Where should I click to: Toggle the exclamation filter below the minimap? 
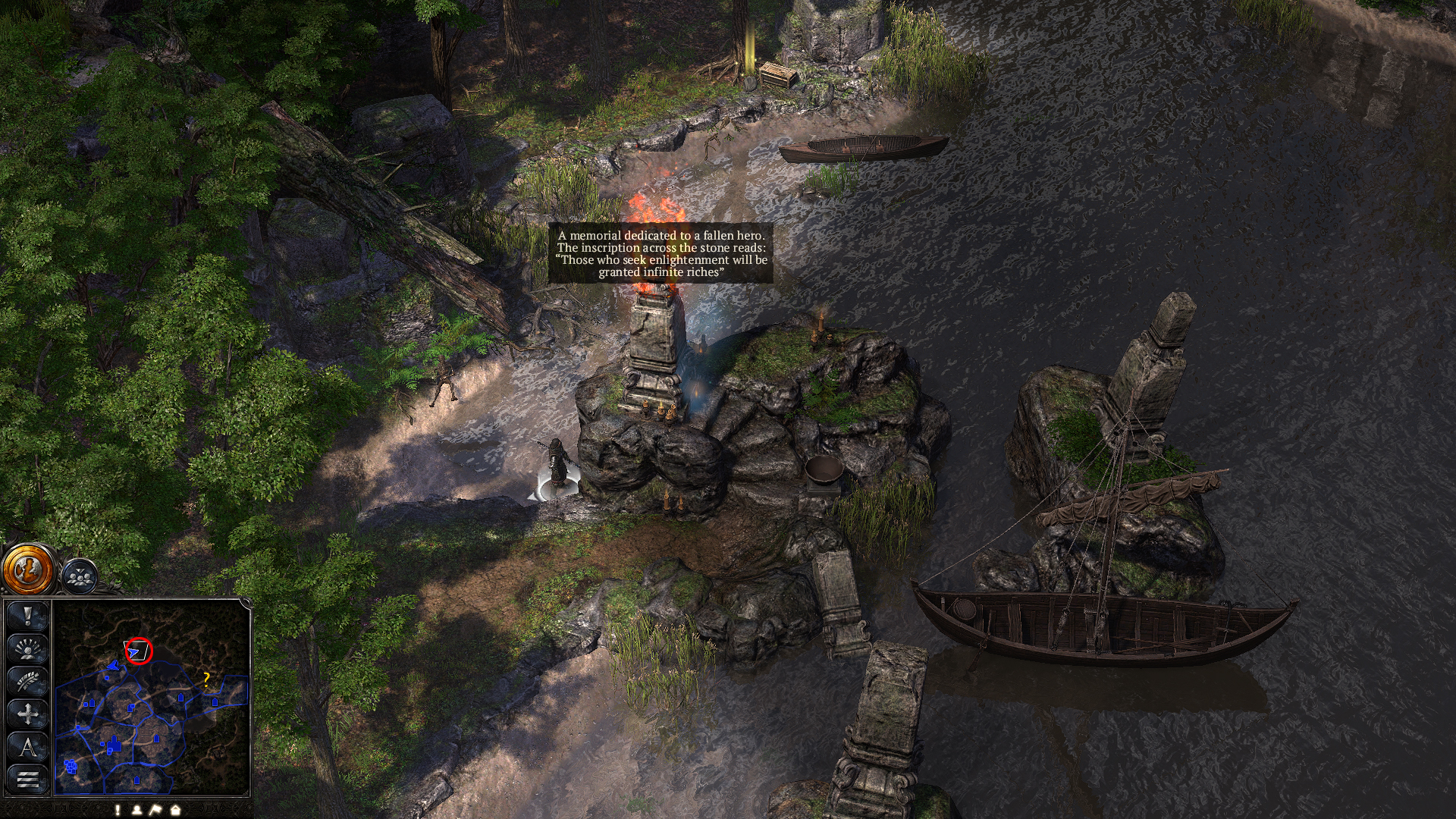[118, 810]
